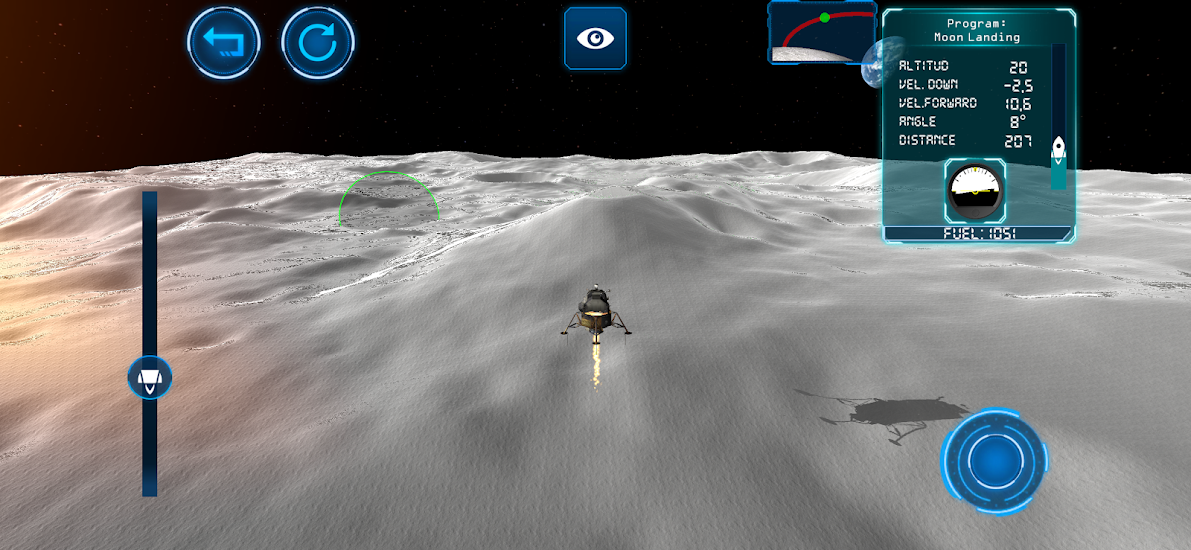This screenshot has height=550, width=1191.
Task: Select the attitude indicator gauge
Action: click(x=975, y=190)
